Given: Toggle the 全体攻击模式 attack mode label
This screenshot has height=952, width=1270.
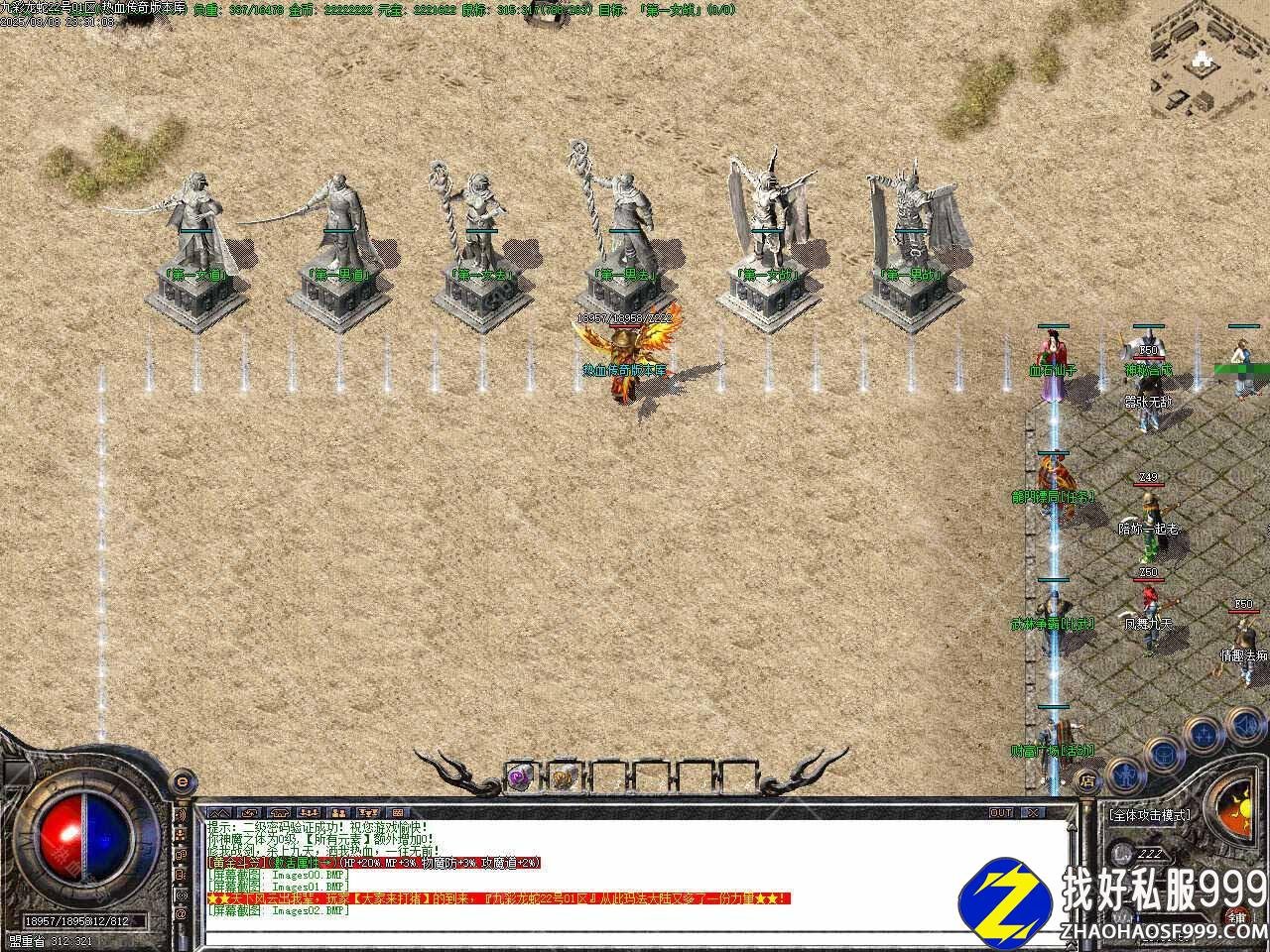Looking at the screenshot, I should (x=1149, y=816).
